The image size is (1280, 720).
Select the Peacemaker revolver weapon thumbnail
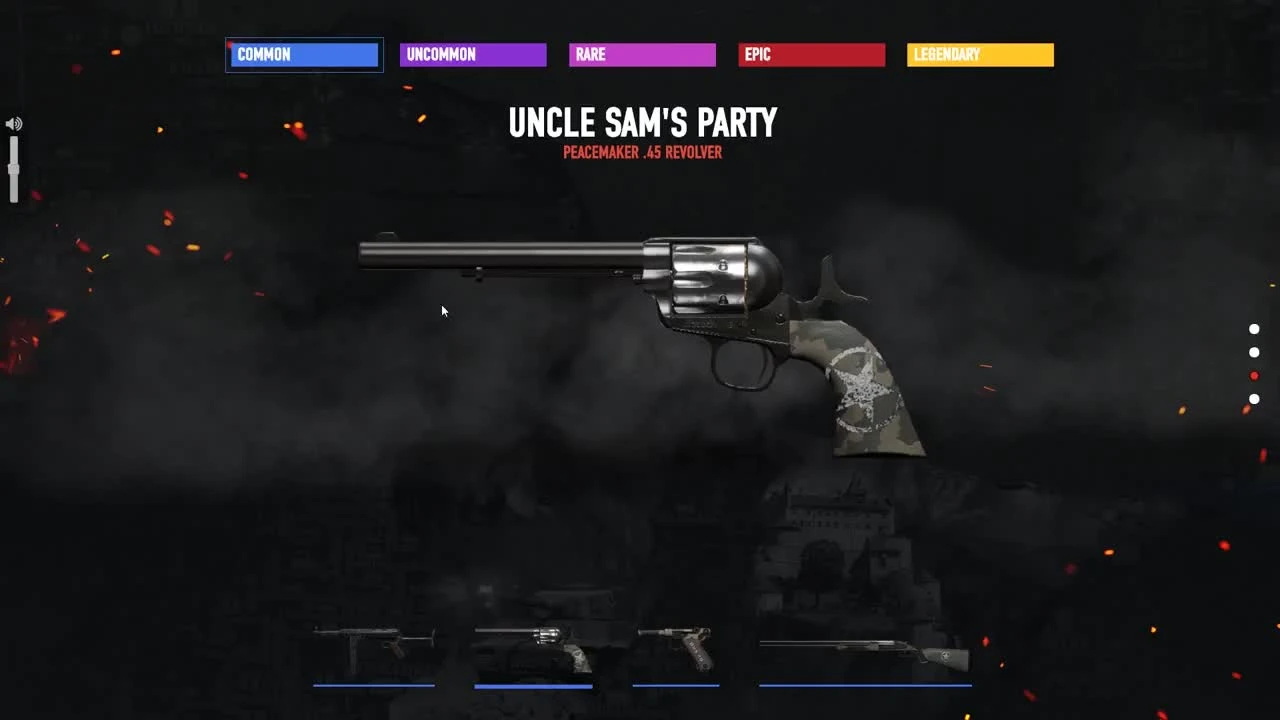pos(533,645)
